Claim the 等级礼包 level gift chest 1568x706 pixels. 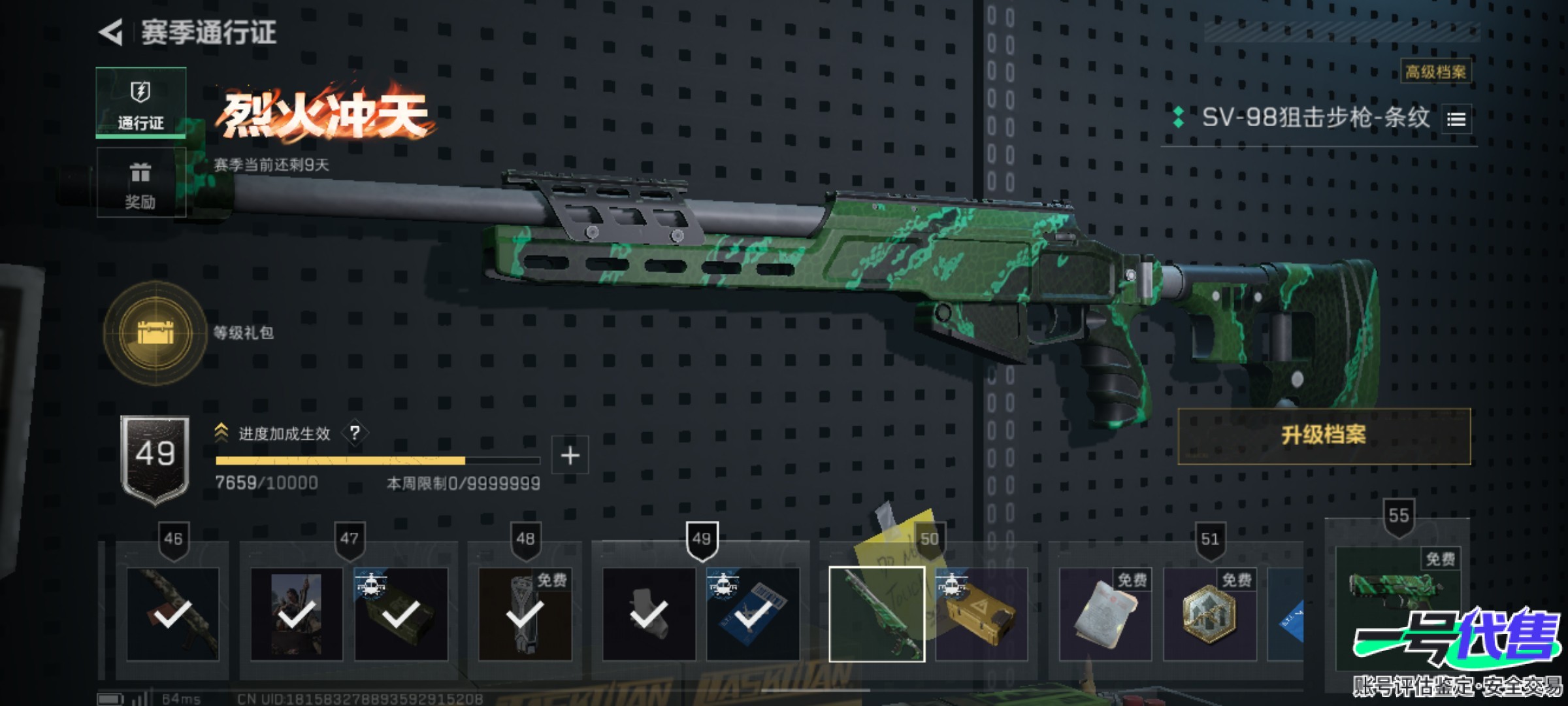(155, 333)
